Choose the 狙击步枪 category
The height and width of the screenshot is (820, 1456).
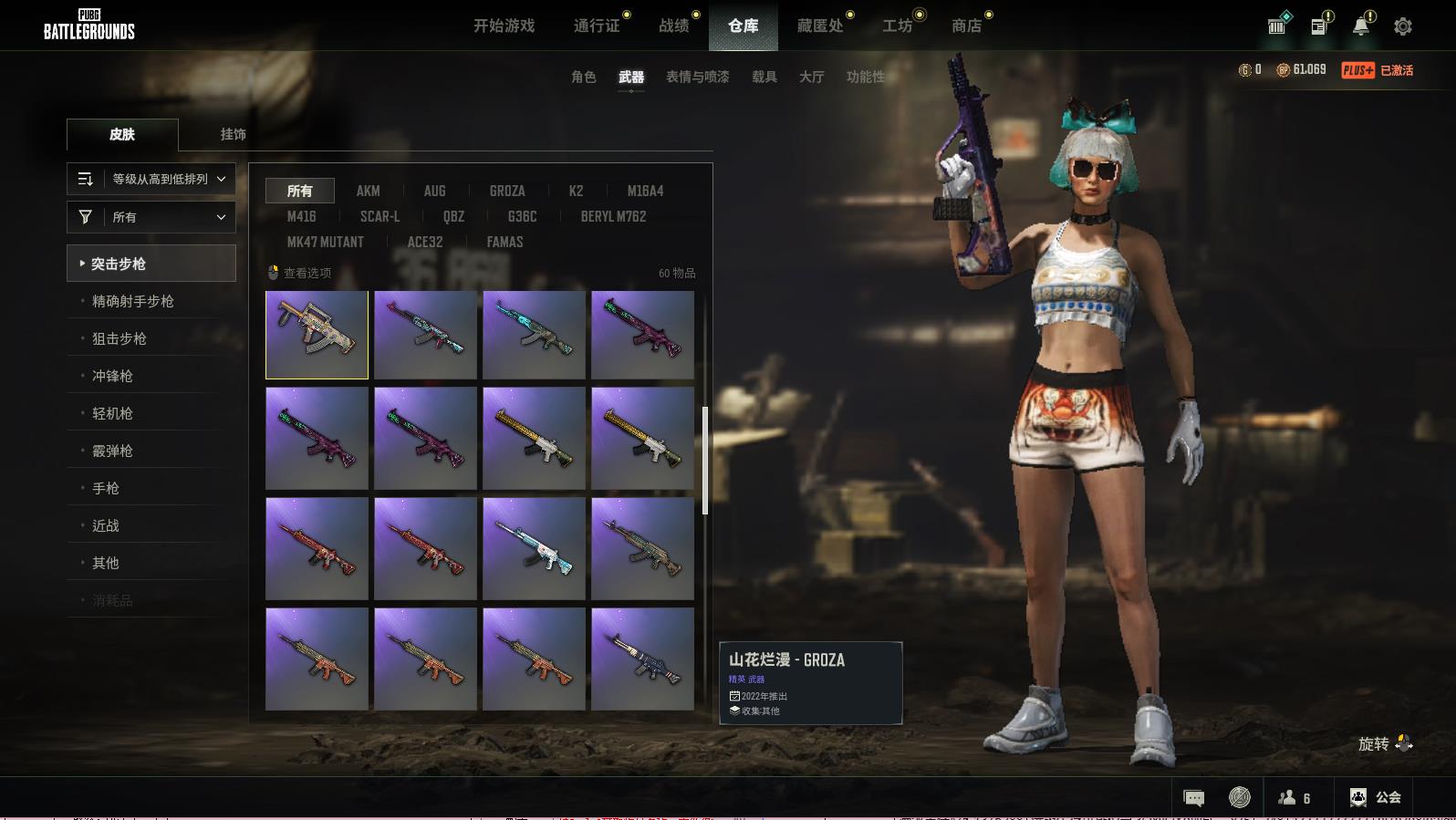120,338
